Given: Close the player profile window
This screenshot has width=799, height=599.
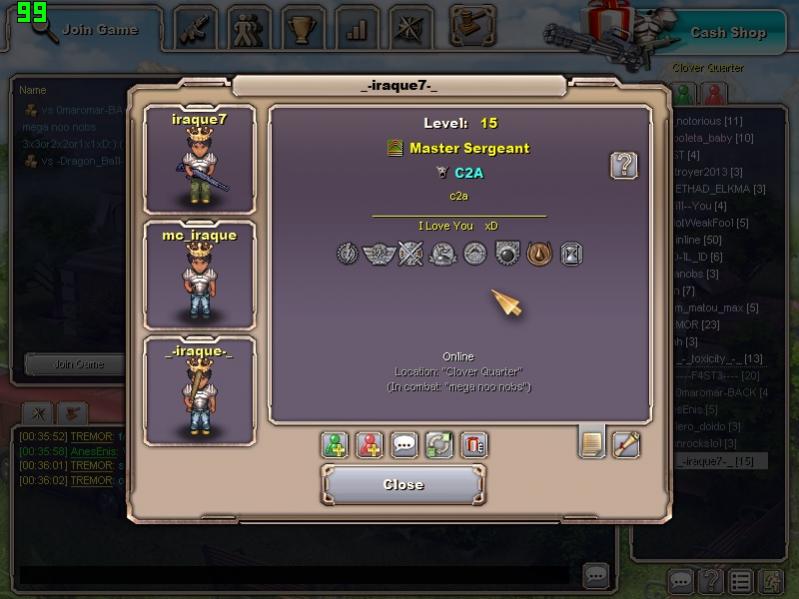Looking at the screenshot, I should [403, 485].
